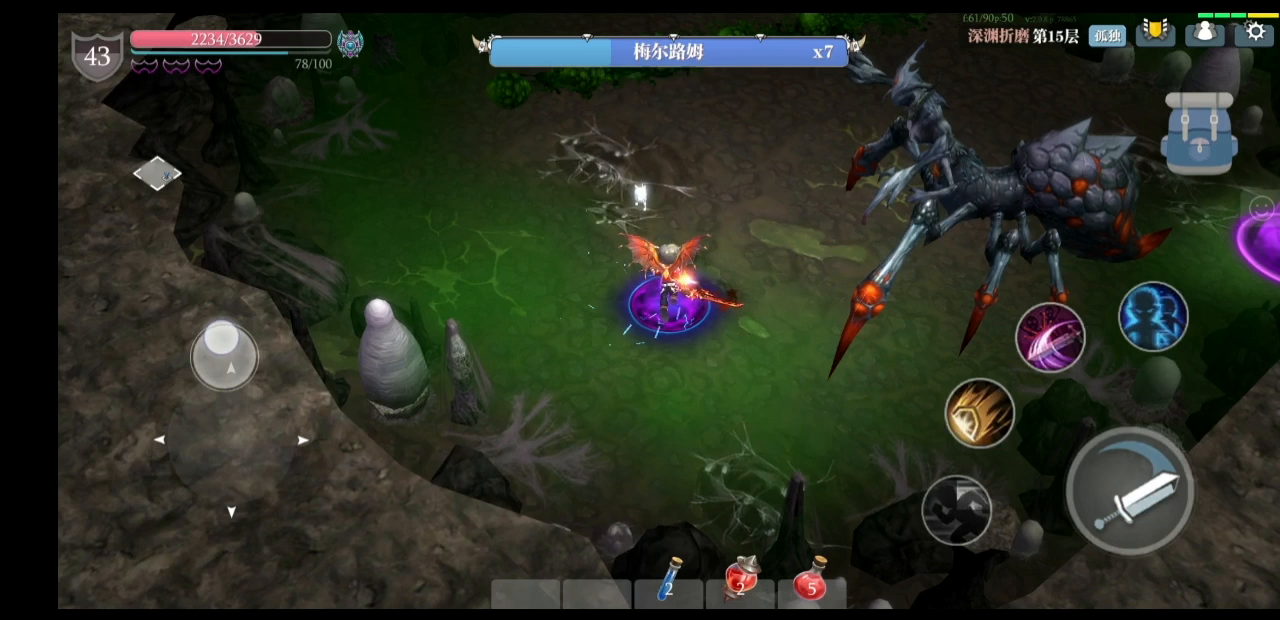Activate the dash sprint skill
This screenshot has width=1280, height=620.
coord(956,510)
